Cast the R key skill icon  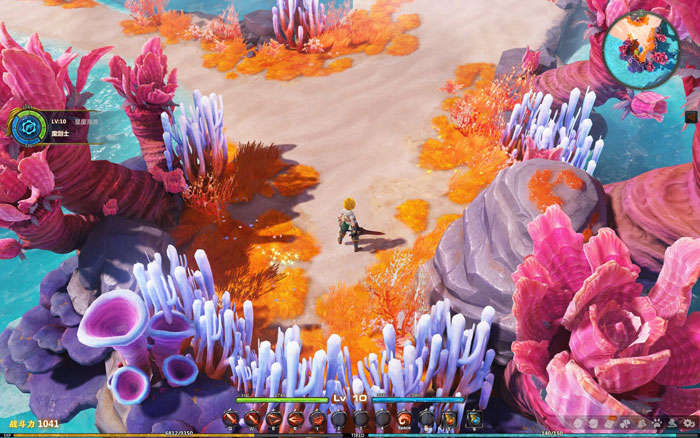click(295, 418)
